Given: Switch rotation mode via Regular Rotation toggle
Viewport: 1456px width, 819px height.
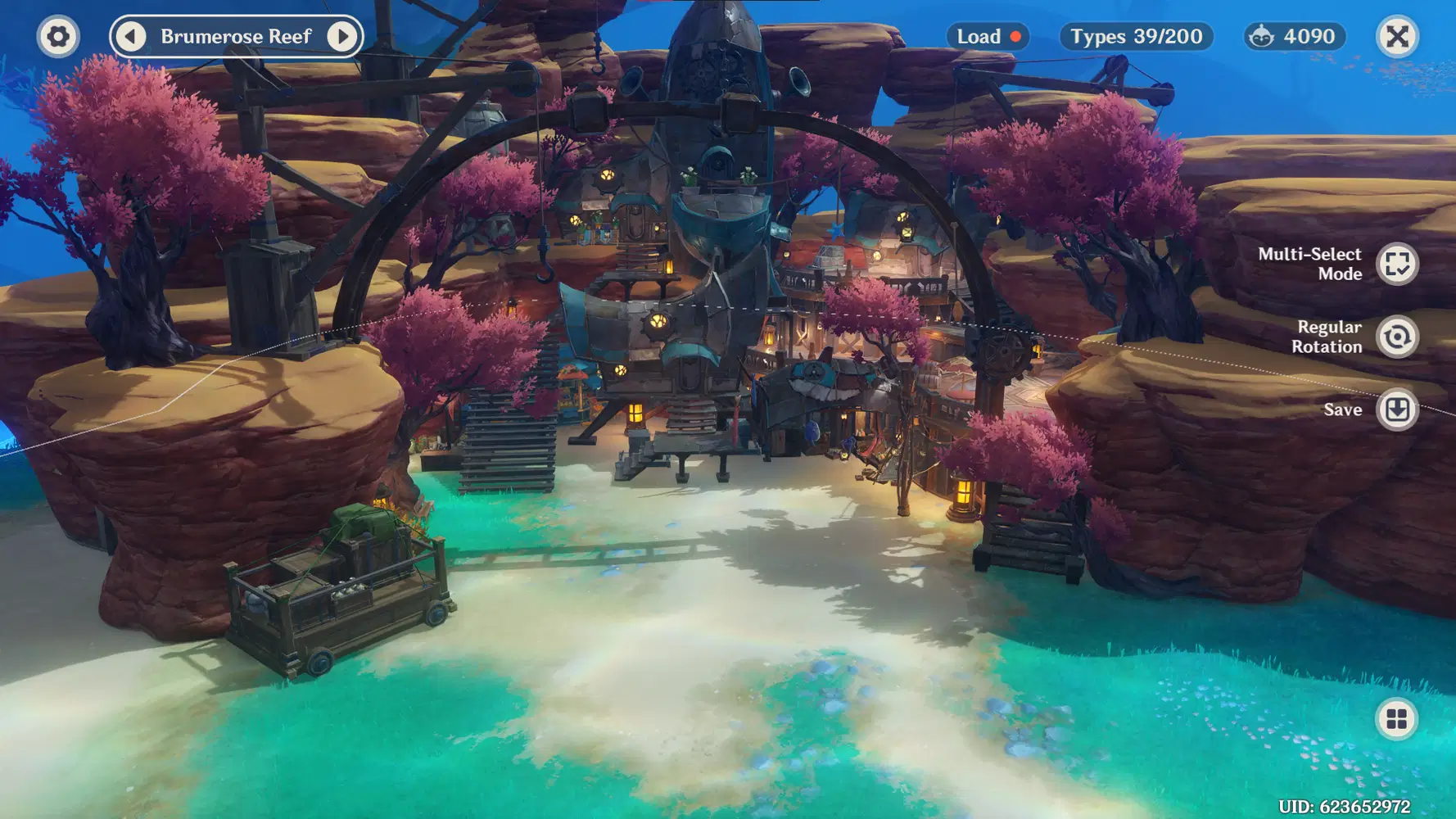Looking at the screenshot, I should [1398, 337].
